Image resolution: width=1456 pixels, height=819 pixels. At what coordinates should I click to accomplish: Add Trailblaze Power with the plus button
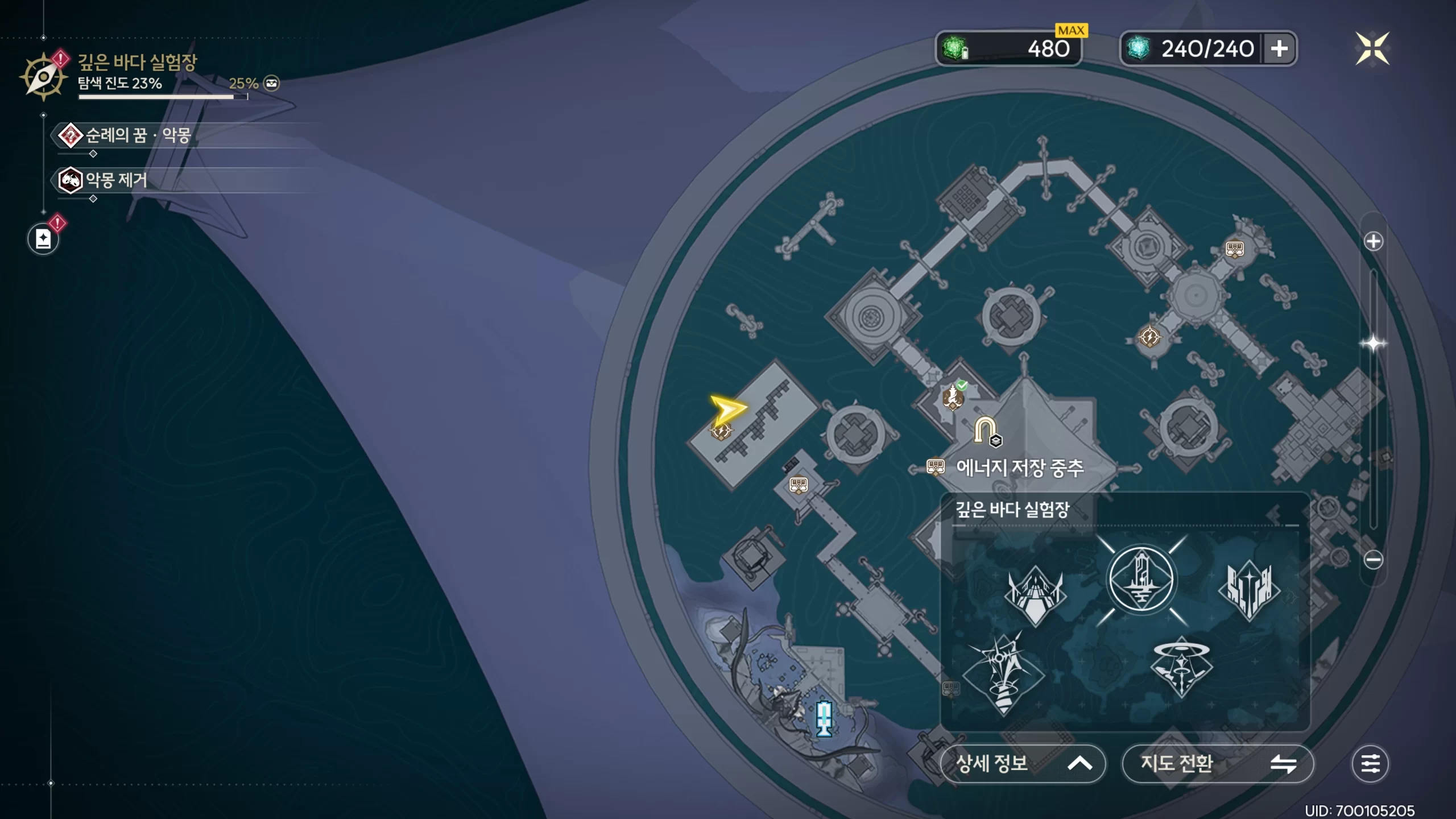tap(1279, 48)
